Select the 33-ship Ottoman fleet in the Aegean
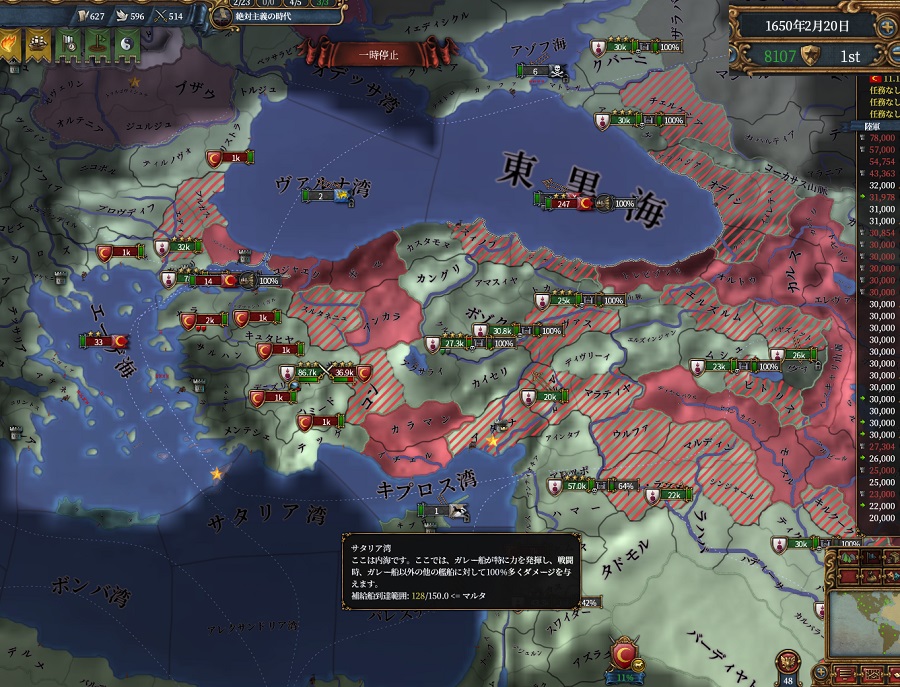Viewport: 900px width, 687px height. coord(99,342)
